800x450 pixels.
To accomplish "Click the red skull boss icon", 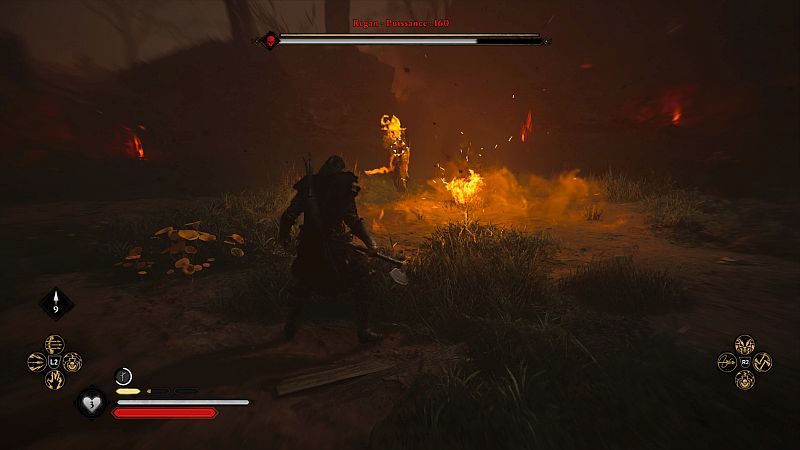I will [269, 40].
